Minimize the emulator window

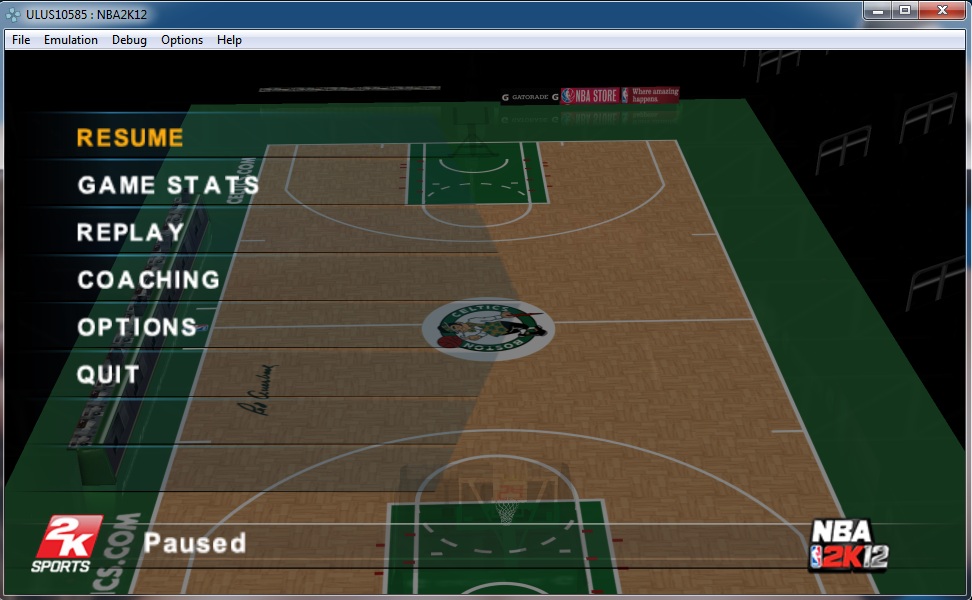click(877, 10)
